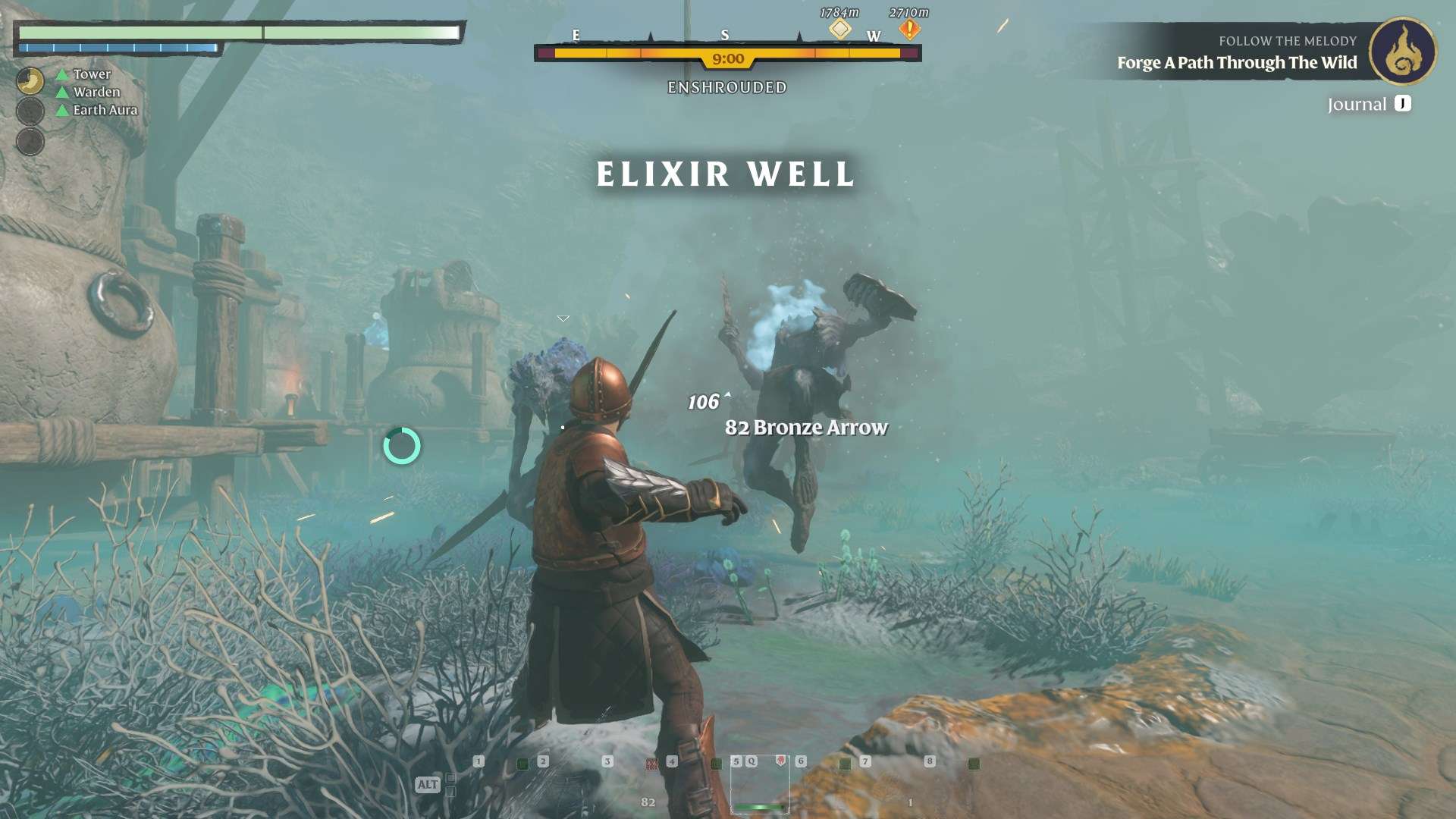The height and width of the screenshot is (819, 1456).
Task: Select the highlighted hotbar slot 5
Action: tap(759, 785)
